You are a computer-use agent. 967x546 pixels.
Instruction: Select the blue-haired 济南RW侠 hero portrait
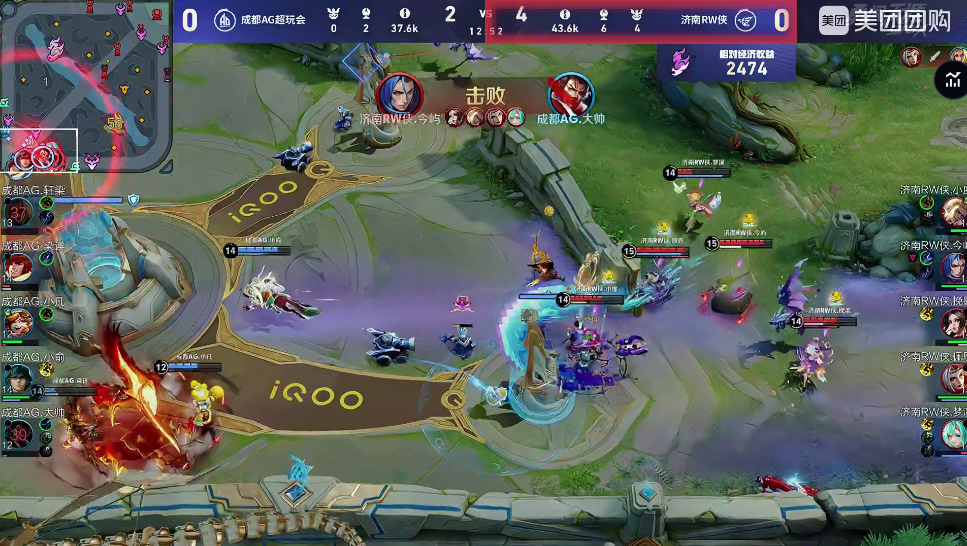(x=952, y=267)
